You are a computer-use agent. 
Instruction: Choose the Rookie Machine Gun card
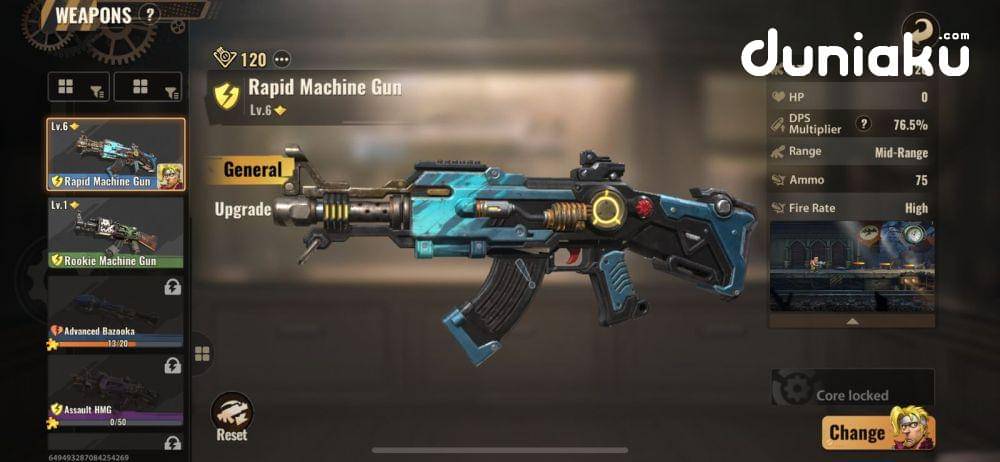pos(116,232)
